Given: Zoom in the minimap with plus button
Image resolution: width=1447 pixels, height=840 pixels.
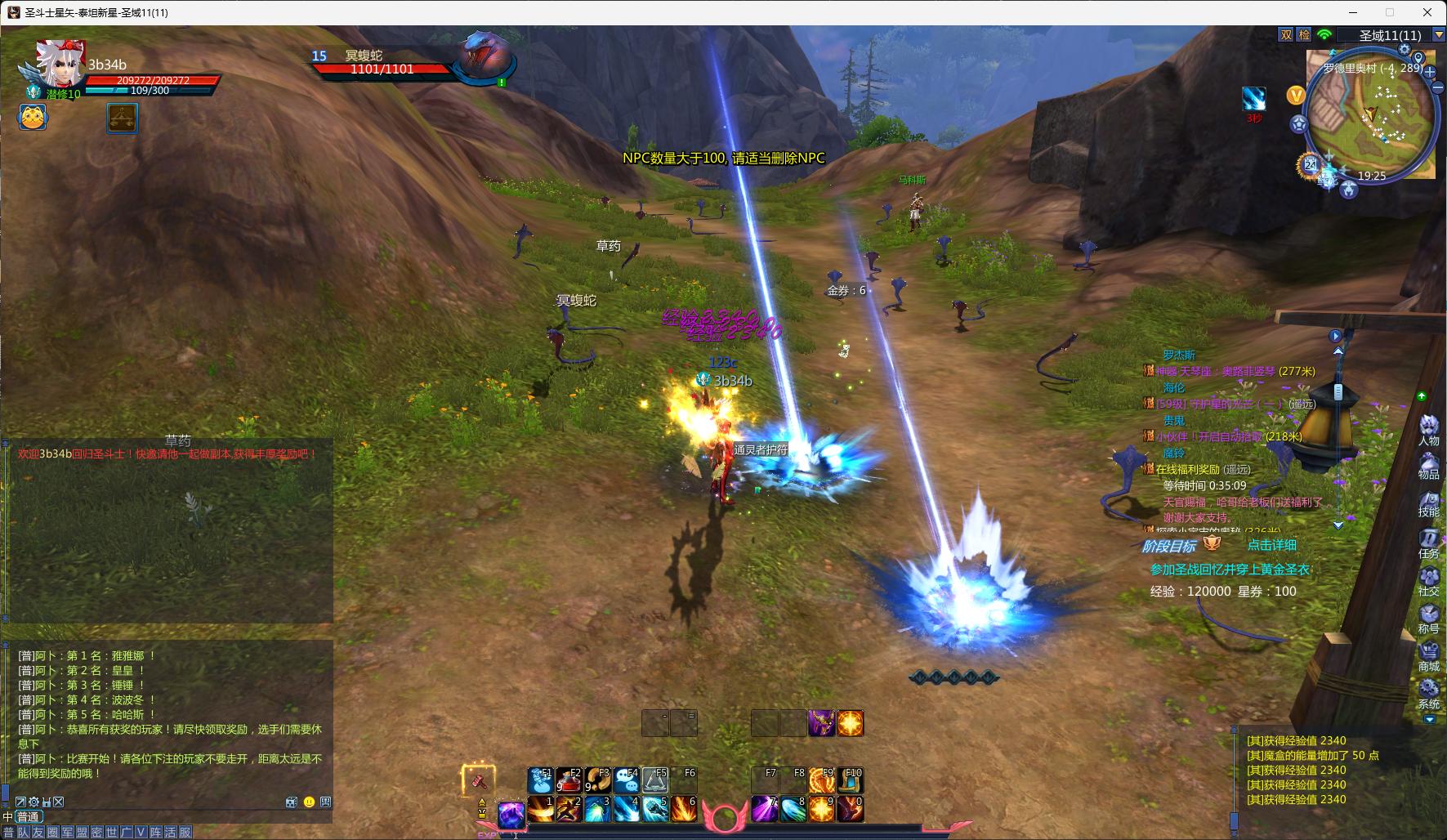Looking at the screenshot, I should point(1431,71).
